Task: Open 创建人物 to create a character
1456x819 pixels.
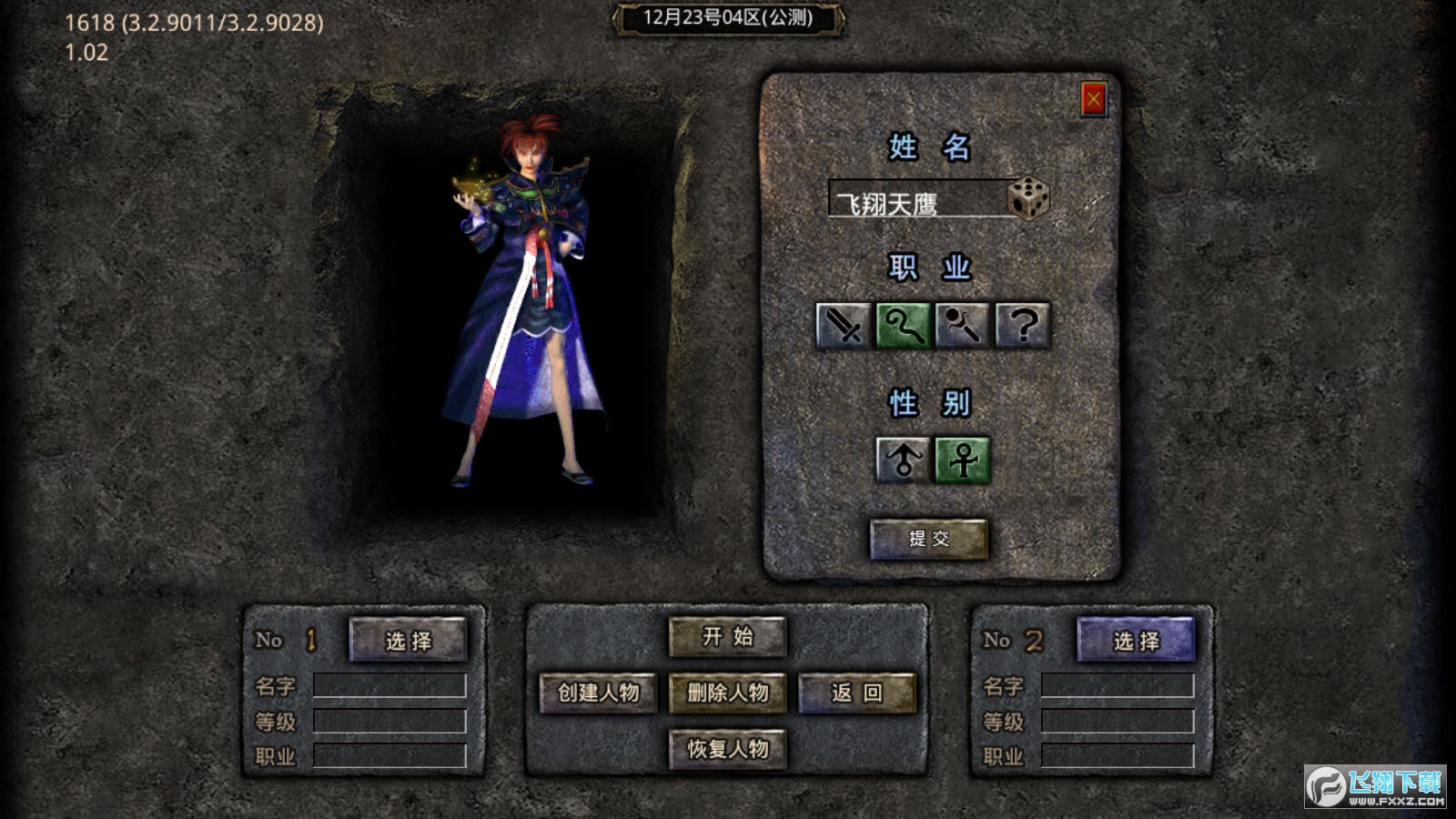Action: coord(598,693)
